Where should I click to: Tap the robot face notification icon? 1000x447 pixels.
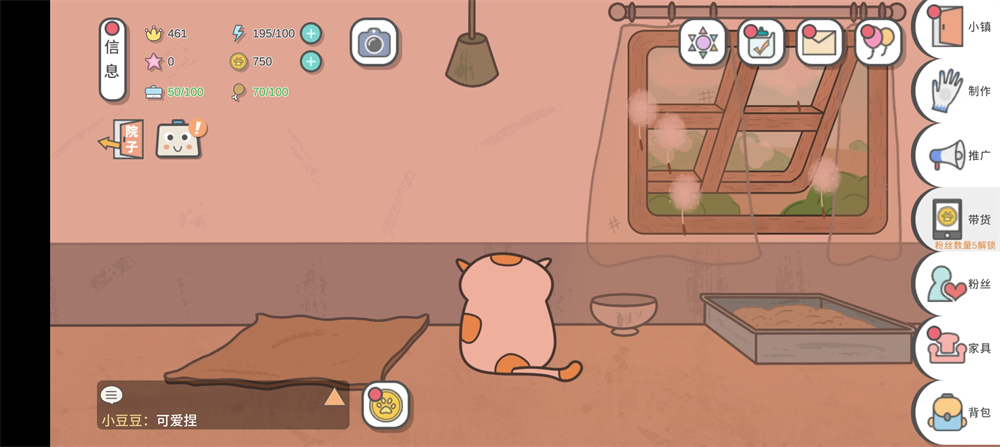[x=179, y=139]
